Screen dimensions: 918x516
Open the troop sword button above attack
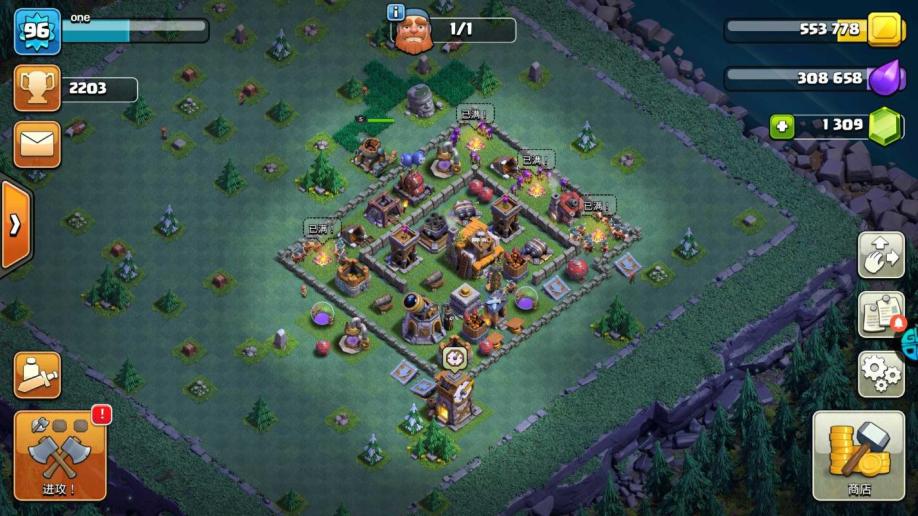point(37,374)
